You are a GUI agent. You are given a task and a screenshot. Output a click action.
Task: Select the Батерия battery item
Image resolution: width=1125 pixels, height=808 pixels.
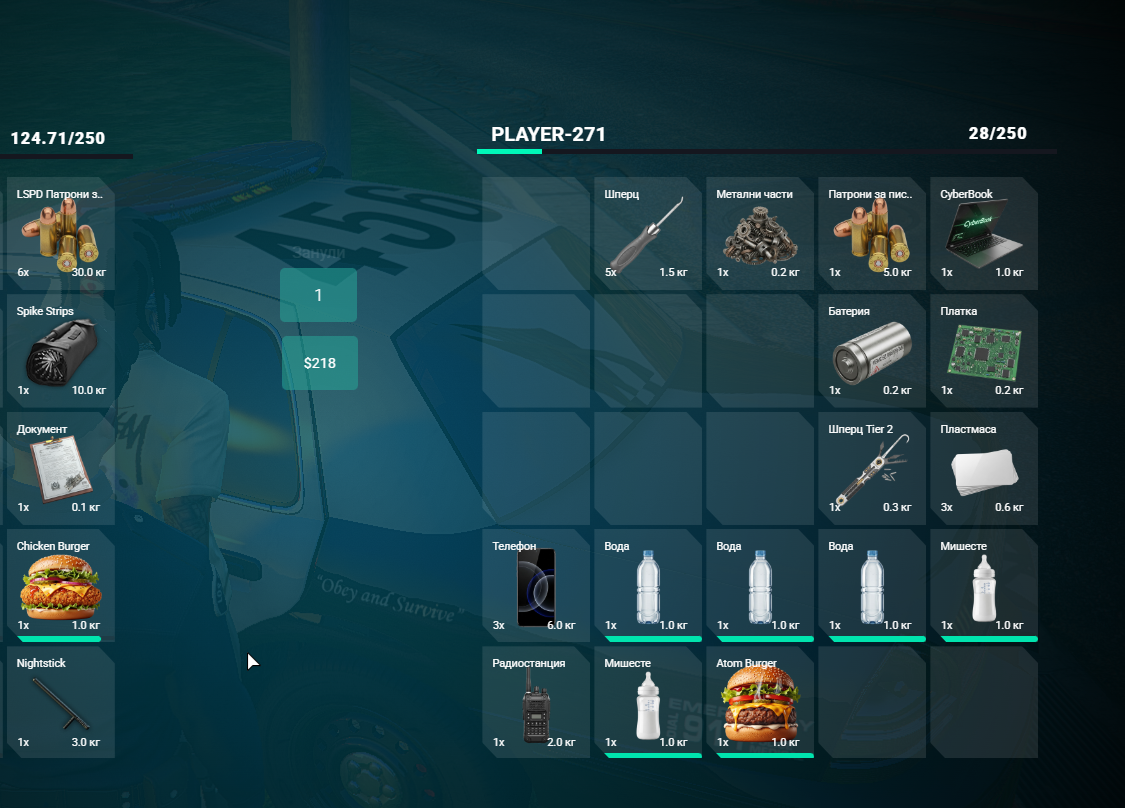(871, 351)
